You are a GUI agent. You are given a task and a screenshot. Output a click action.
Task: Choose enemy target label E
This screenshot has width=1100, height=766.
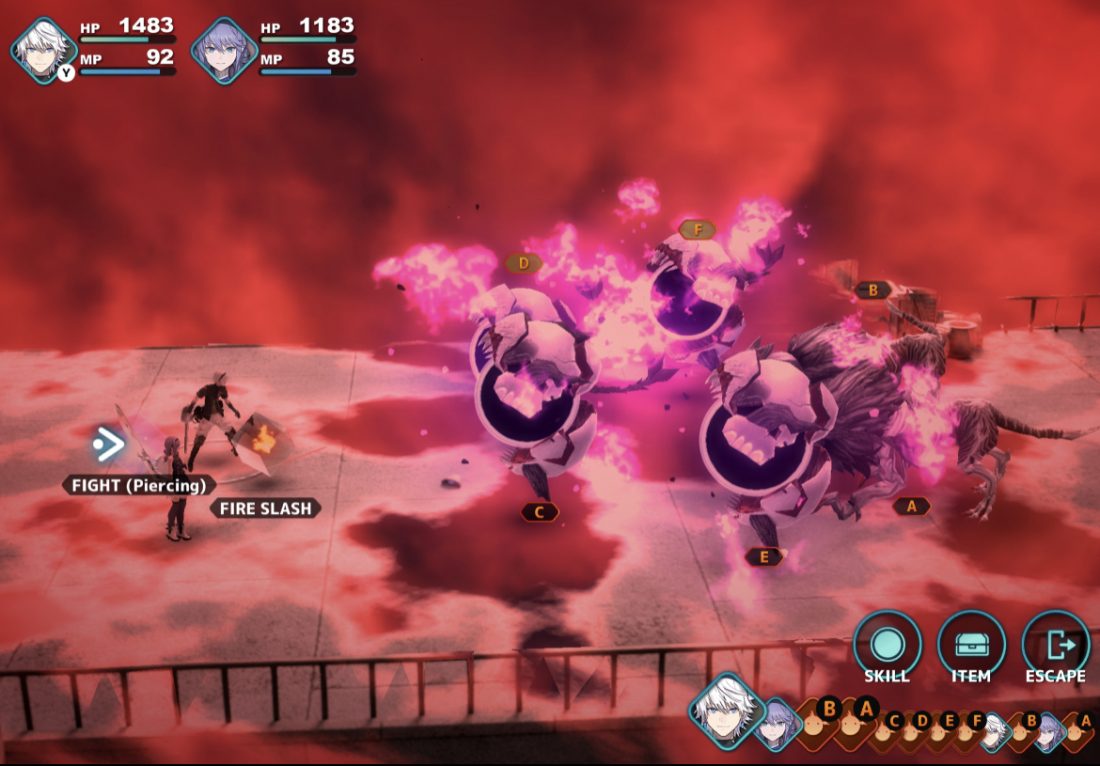pyautogui.click(x=764, y=557)
